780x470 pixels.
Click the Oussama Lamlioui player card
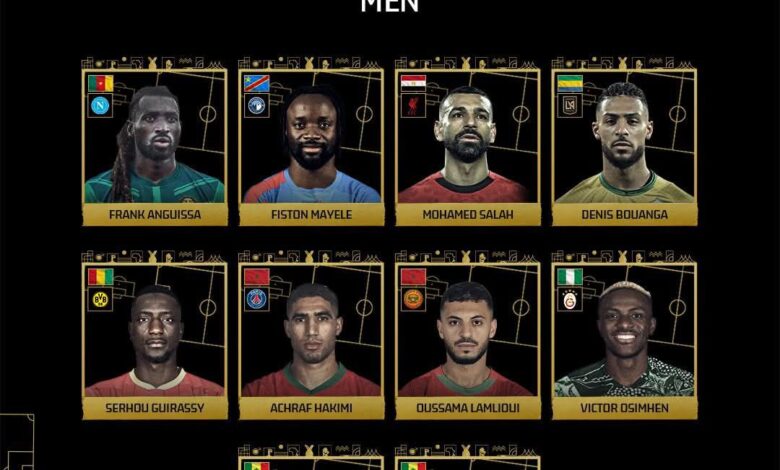click(468, 340)
